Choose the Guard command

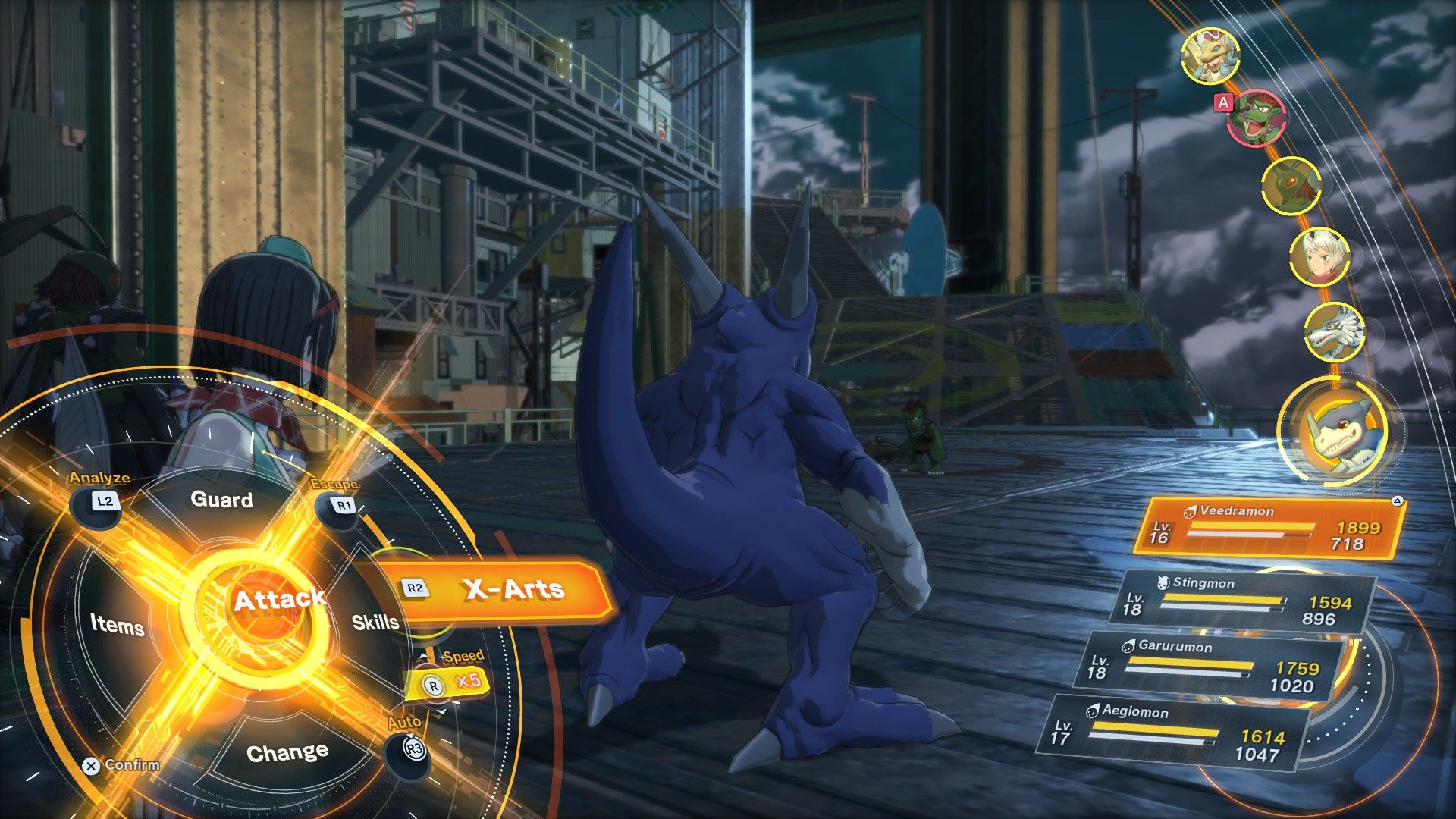221,500
